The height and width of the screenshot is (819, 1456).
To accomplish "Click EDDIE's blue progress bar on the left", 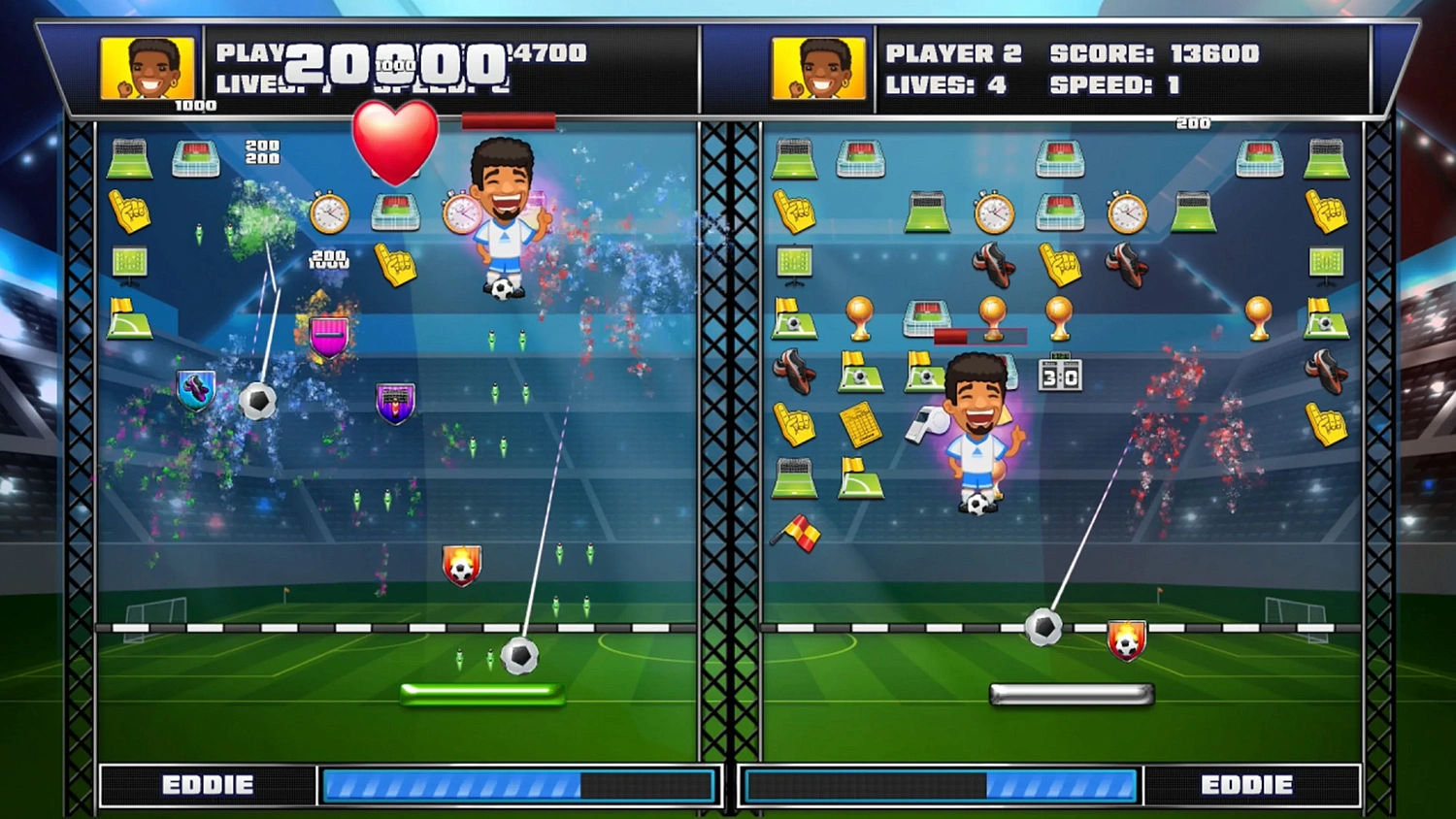I will tap(519, 784).
